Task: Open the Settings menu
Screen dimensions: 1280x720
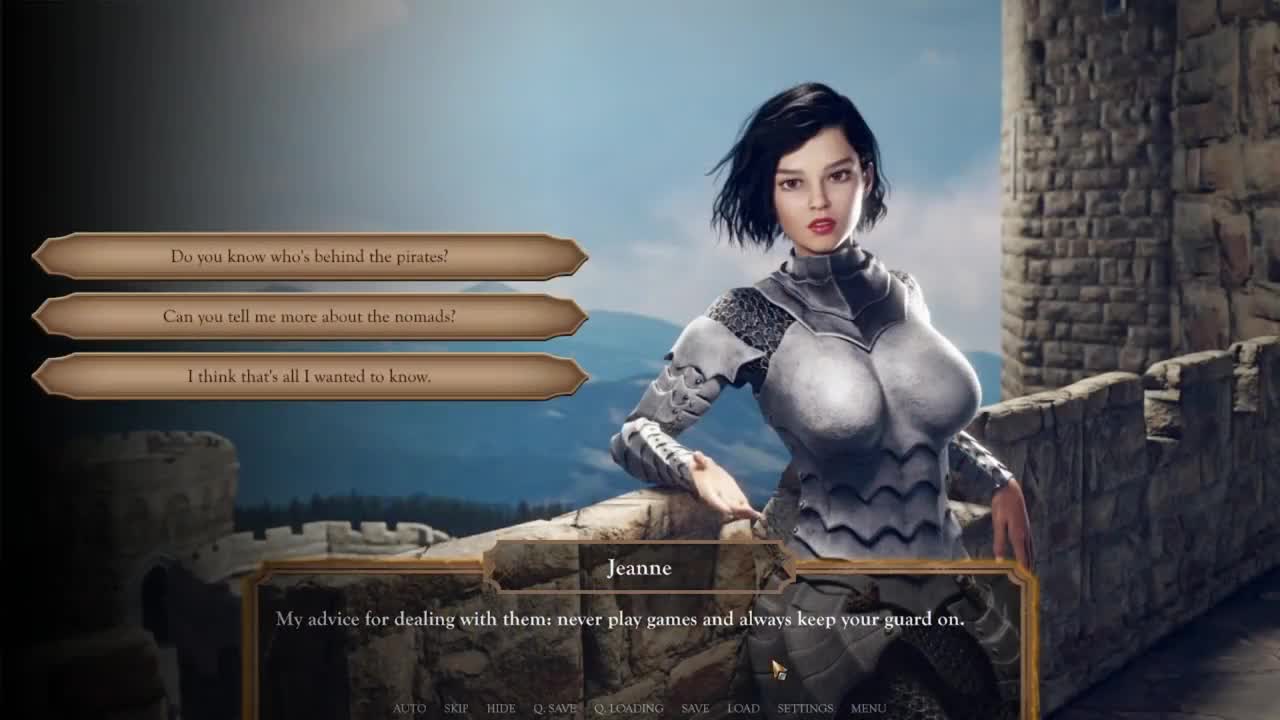Action: coord(805,708)
